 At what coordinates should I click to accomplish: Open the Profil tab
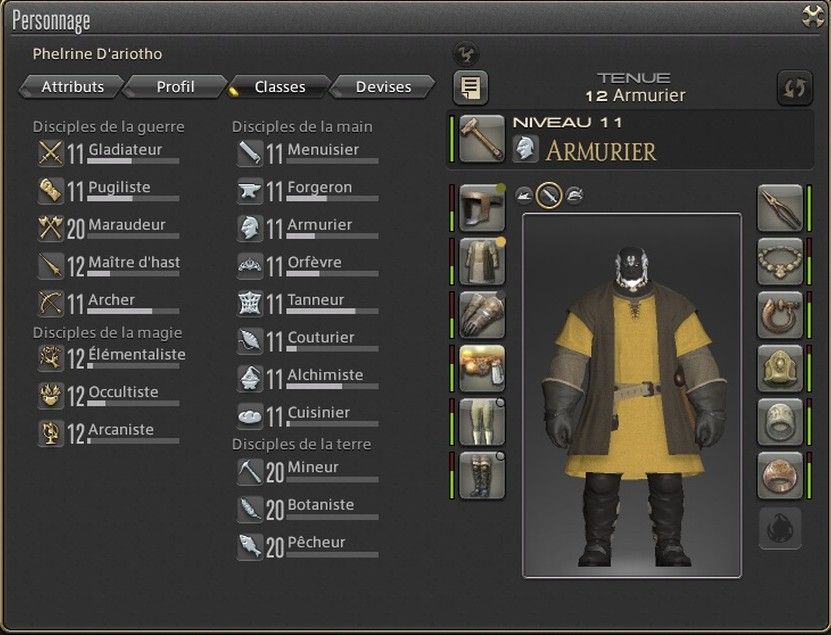[x=176, y=87]
